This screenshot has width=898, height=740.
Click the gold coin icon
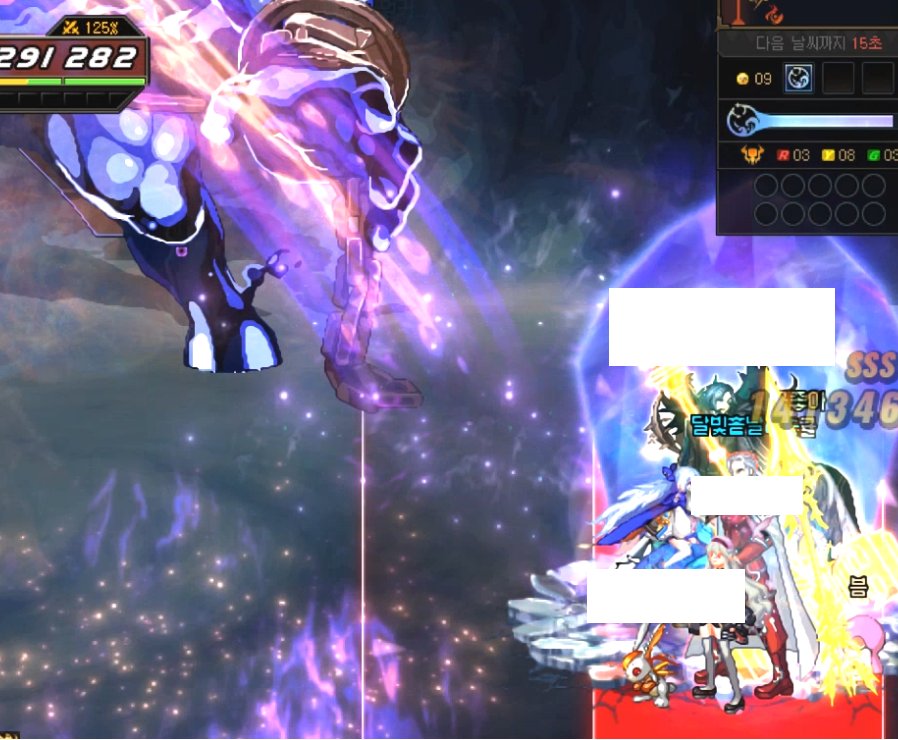coord(742,79)
